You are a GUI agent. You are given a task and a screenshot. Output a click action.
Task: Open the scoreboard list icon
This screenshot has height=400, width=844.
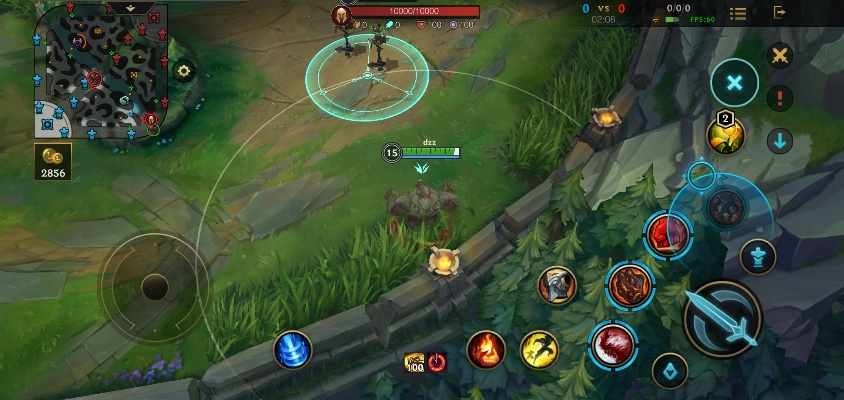pos(738,13)
